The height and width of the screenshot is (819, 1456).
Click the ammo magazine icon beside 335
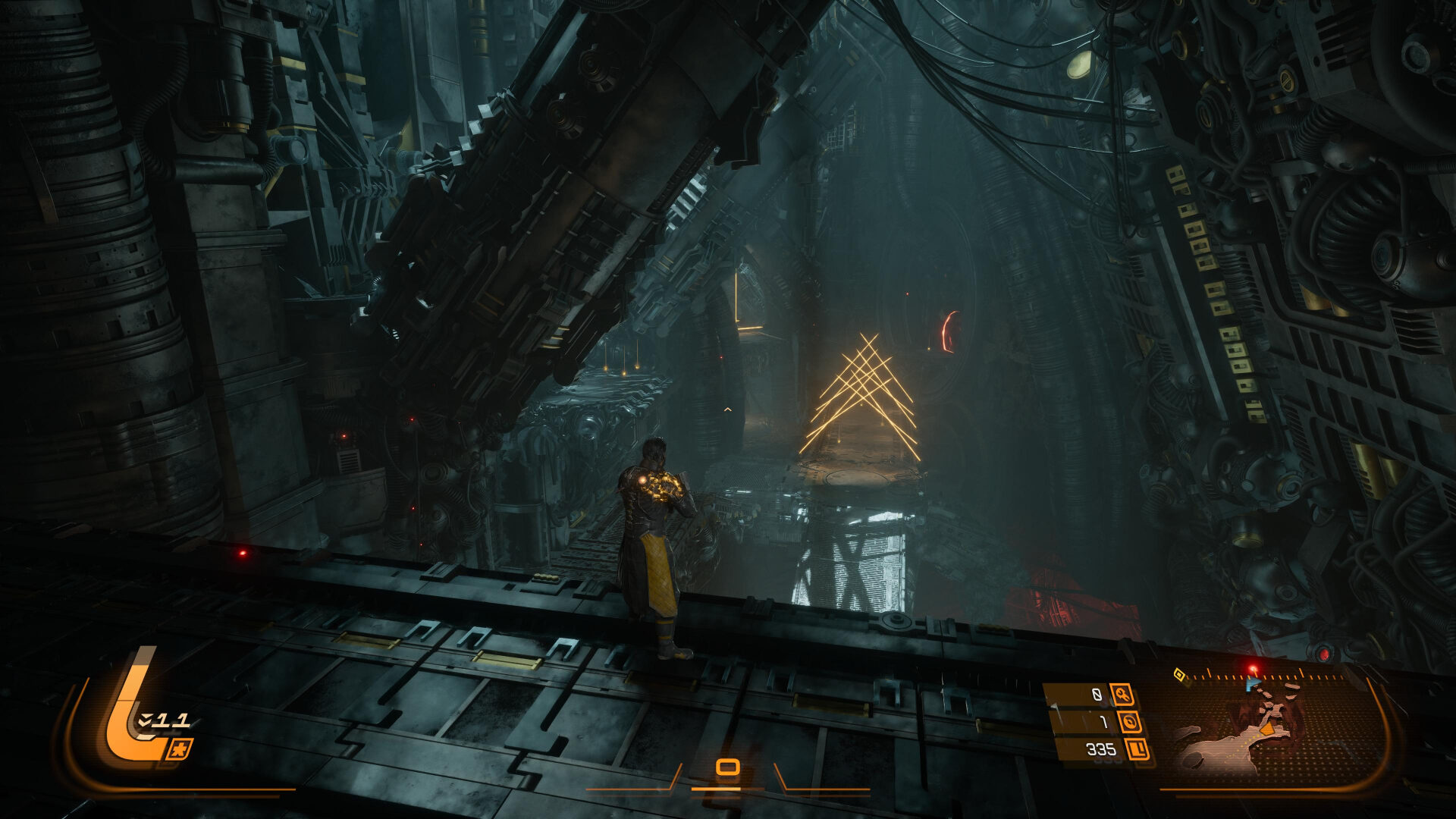click(x=1135, y=750)
